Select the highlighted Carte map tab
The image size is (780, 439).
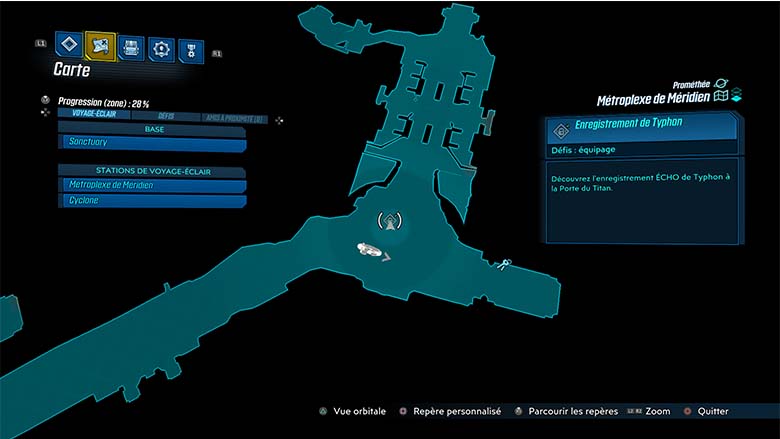click(100, 45)
